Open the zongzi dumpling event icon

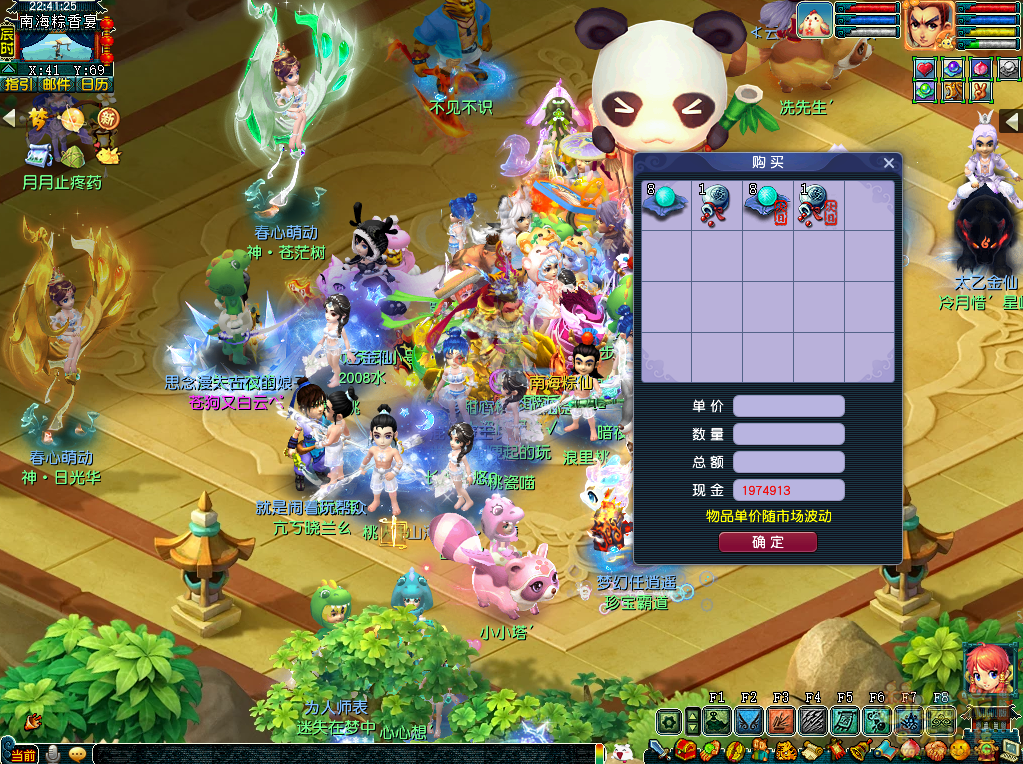coord(73,154)
